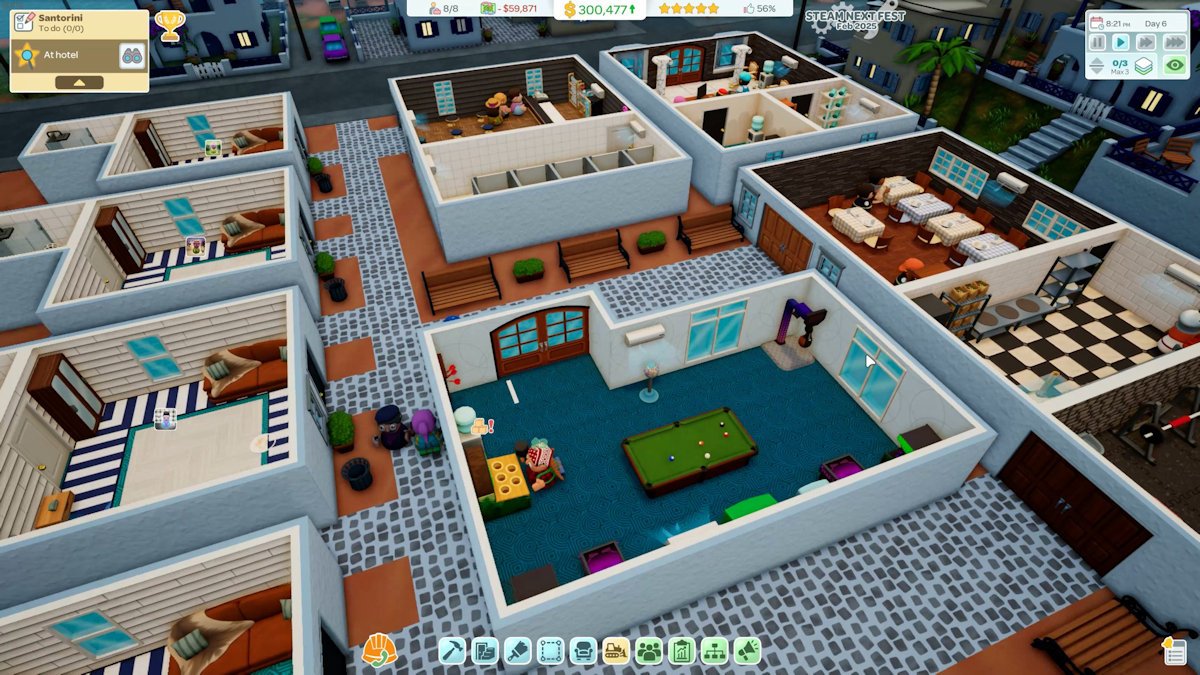The height and width of the screenshot is (675, 1200).
Task: Open the megaphone marketing menu
Action: 747,651
